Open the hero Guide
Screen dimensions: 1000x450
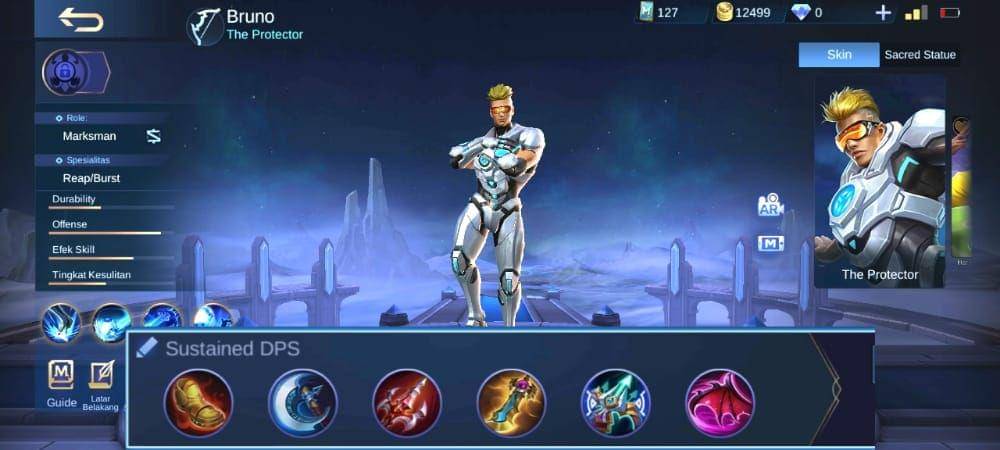coord(61,382)
